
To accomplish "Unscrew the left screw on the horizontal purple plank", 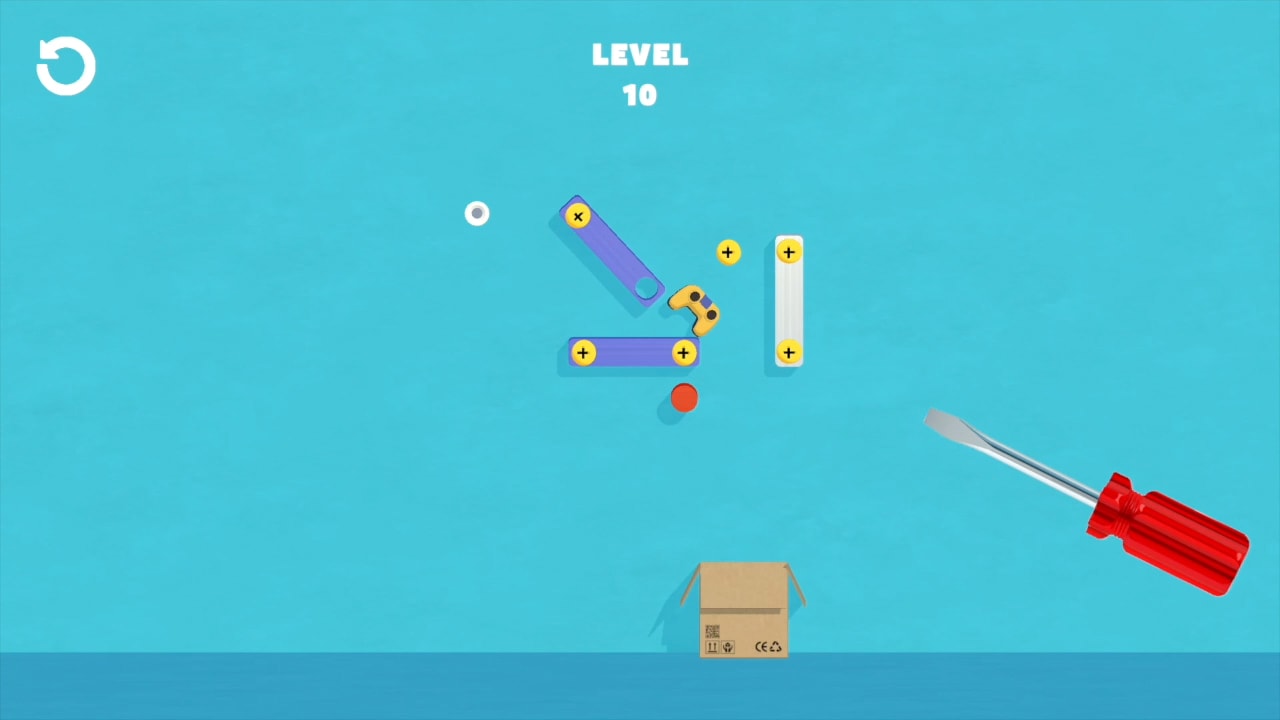I will click(x=582, y=353).
